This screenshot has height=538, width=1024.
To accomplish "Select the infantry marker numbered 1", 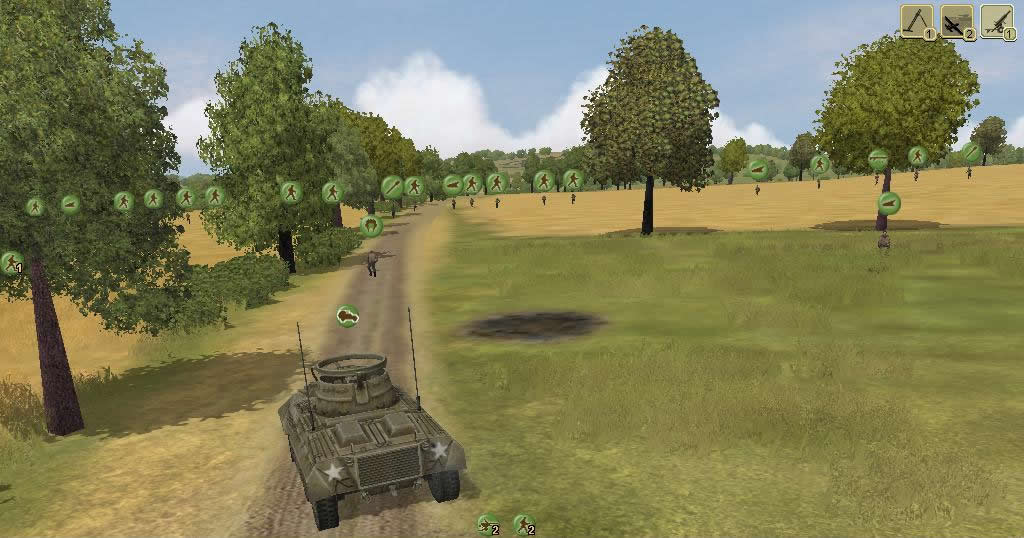I will tap(11, 263).
